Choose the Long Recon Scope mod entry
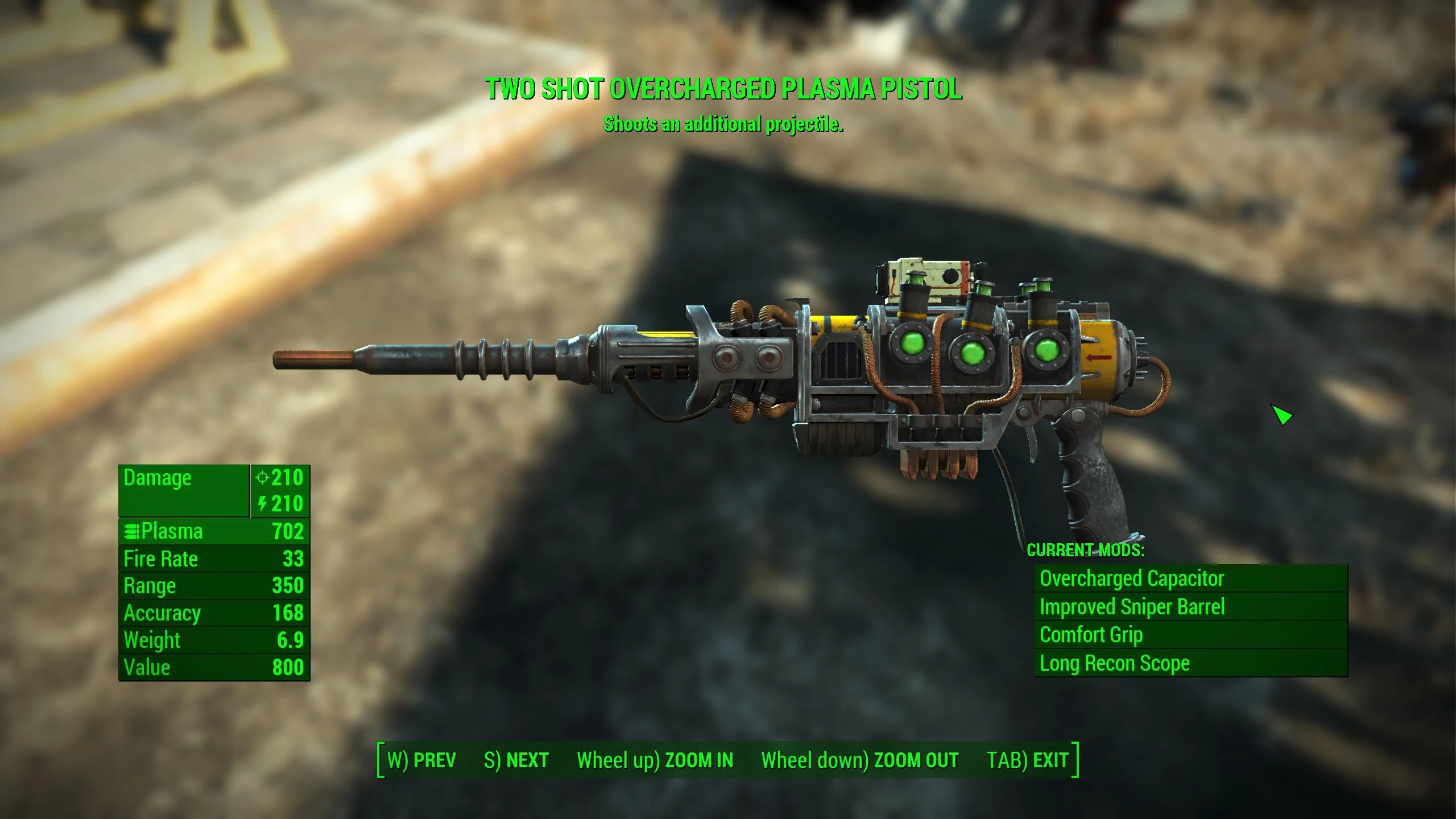Viewport: 1456px width, 819px height. click(1190, 663)
